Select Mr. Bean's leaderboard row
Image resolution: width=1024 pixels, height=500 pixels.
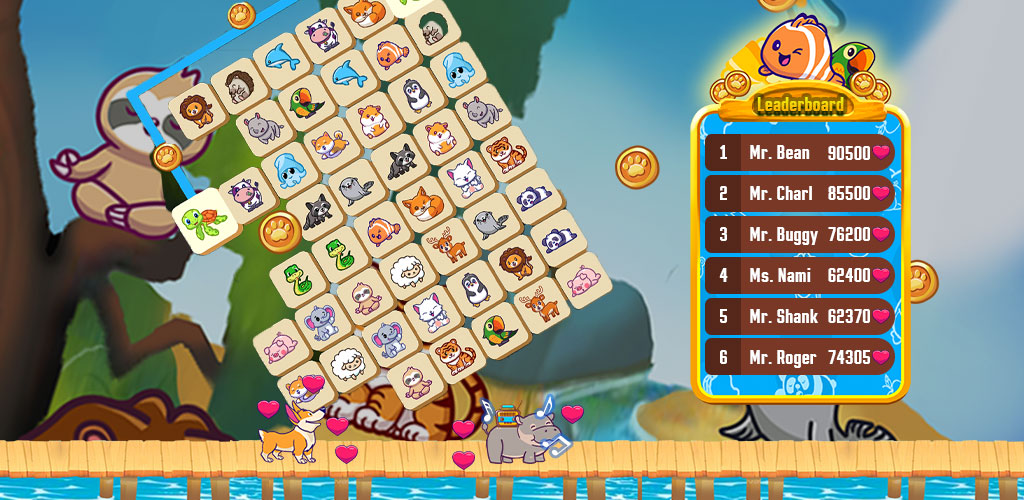[x=799, y=153]
